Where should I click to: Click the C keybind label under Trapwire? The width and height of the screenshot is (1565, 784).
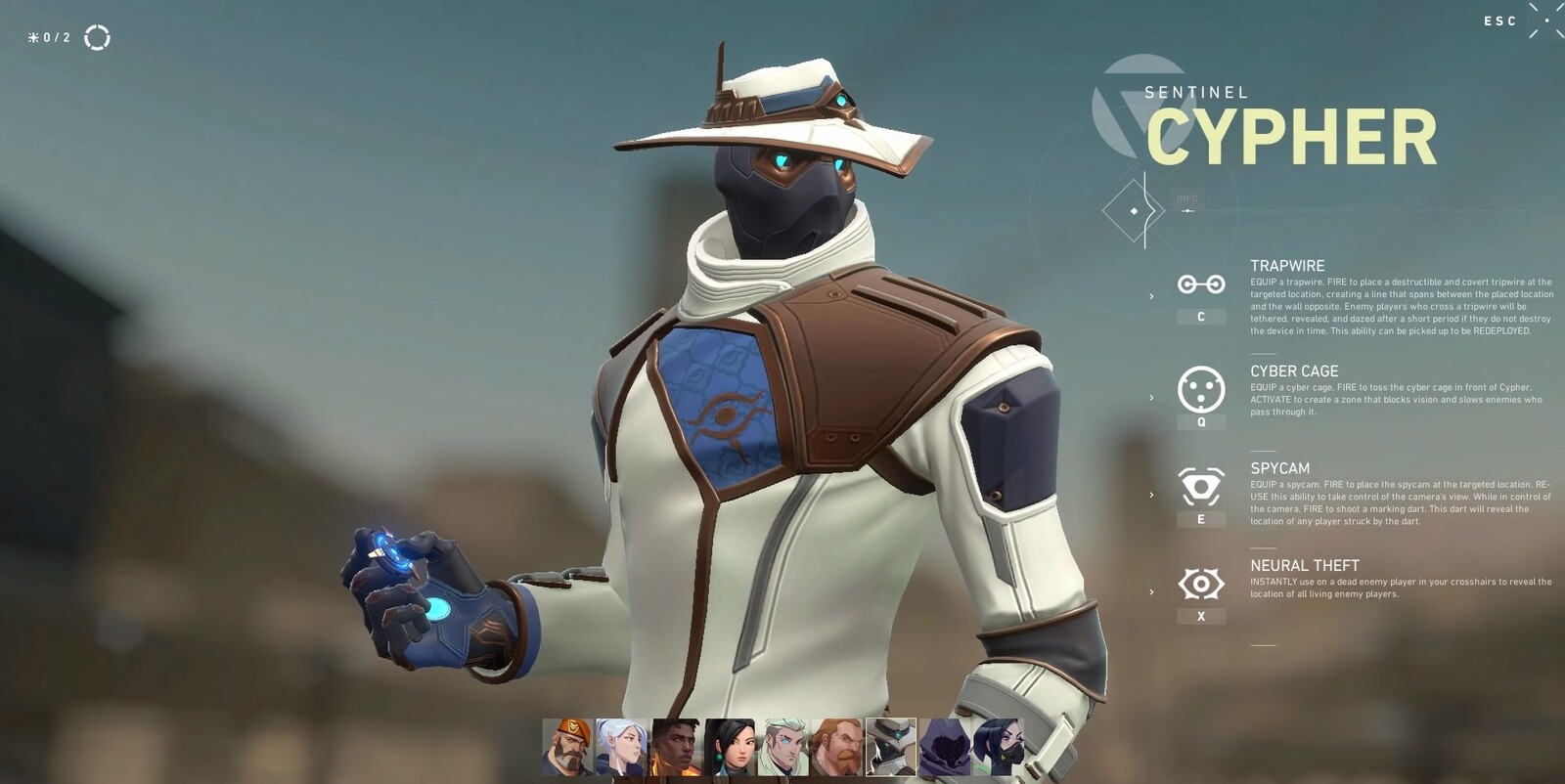[x=1199, y=317]
